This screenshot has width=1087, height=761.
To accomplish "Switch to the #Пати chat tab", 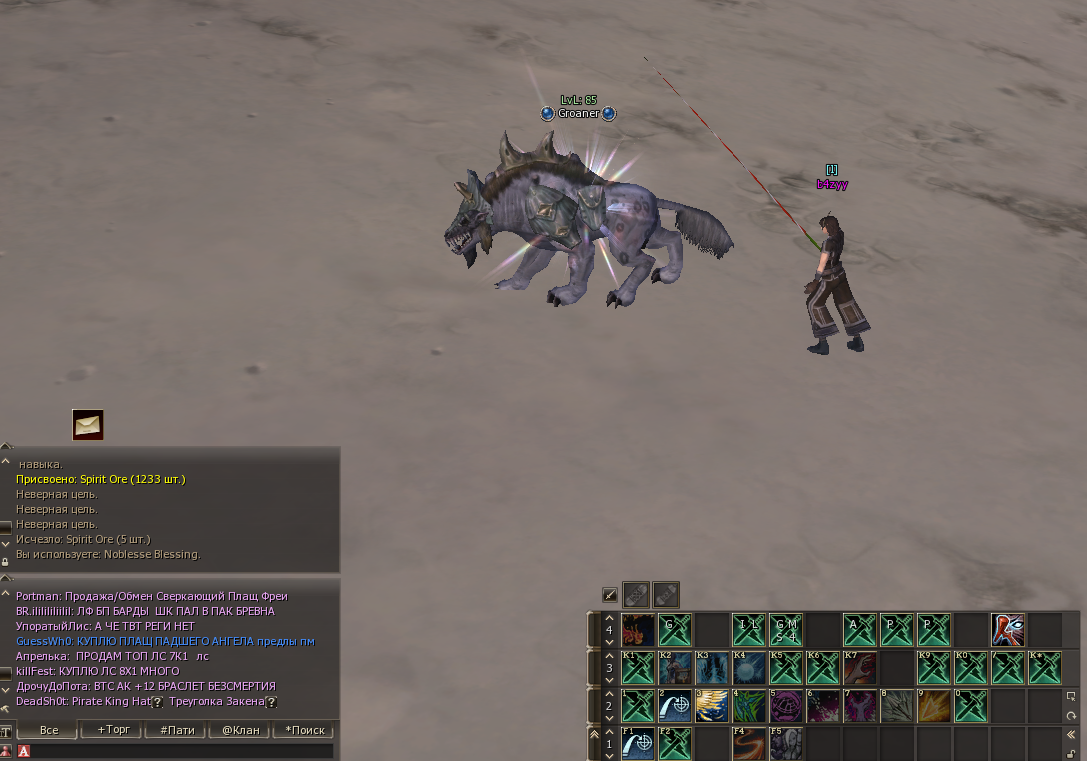I will pyautogui.click(x=177, y=730).
